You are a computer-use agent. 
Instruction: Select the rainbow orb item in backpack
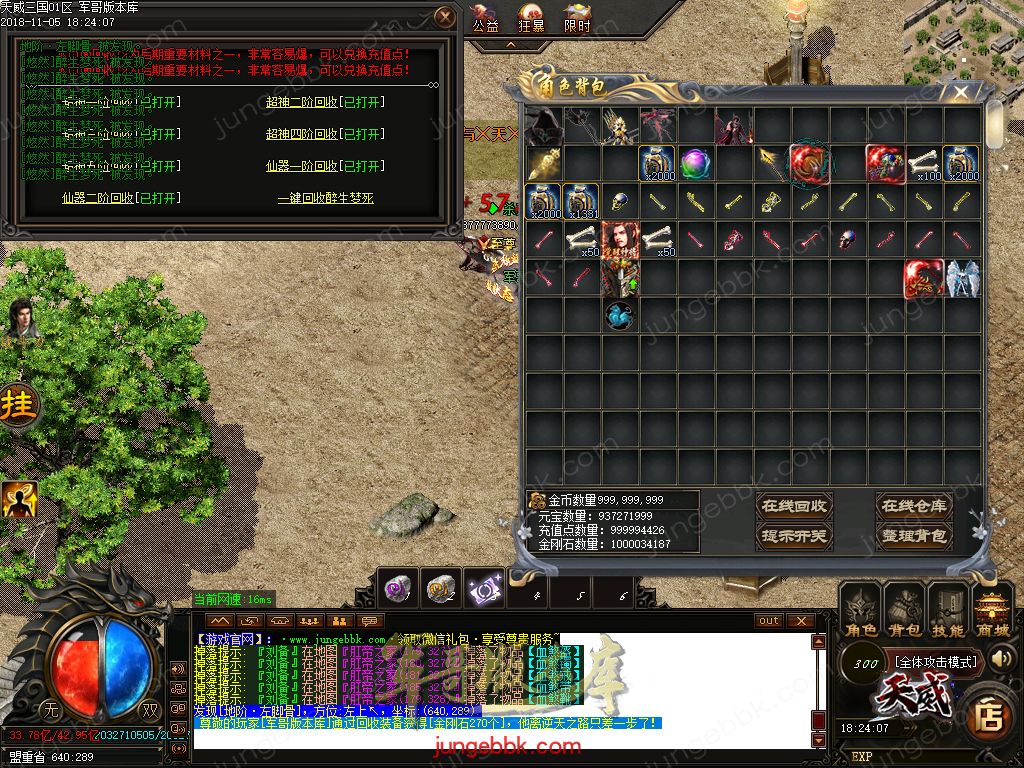pos(695,162)
